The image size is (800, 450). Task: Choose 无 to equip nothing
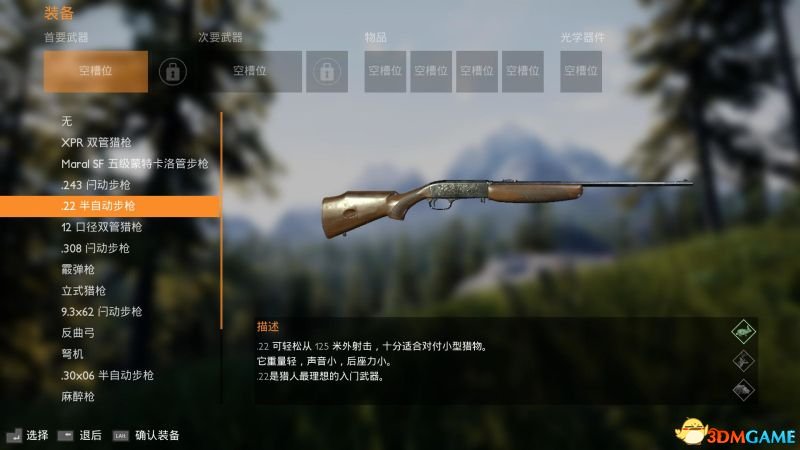[x=66, y=122]
